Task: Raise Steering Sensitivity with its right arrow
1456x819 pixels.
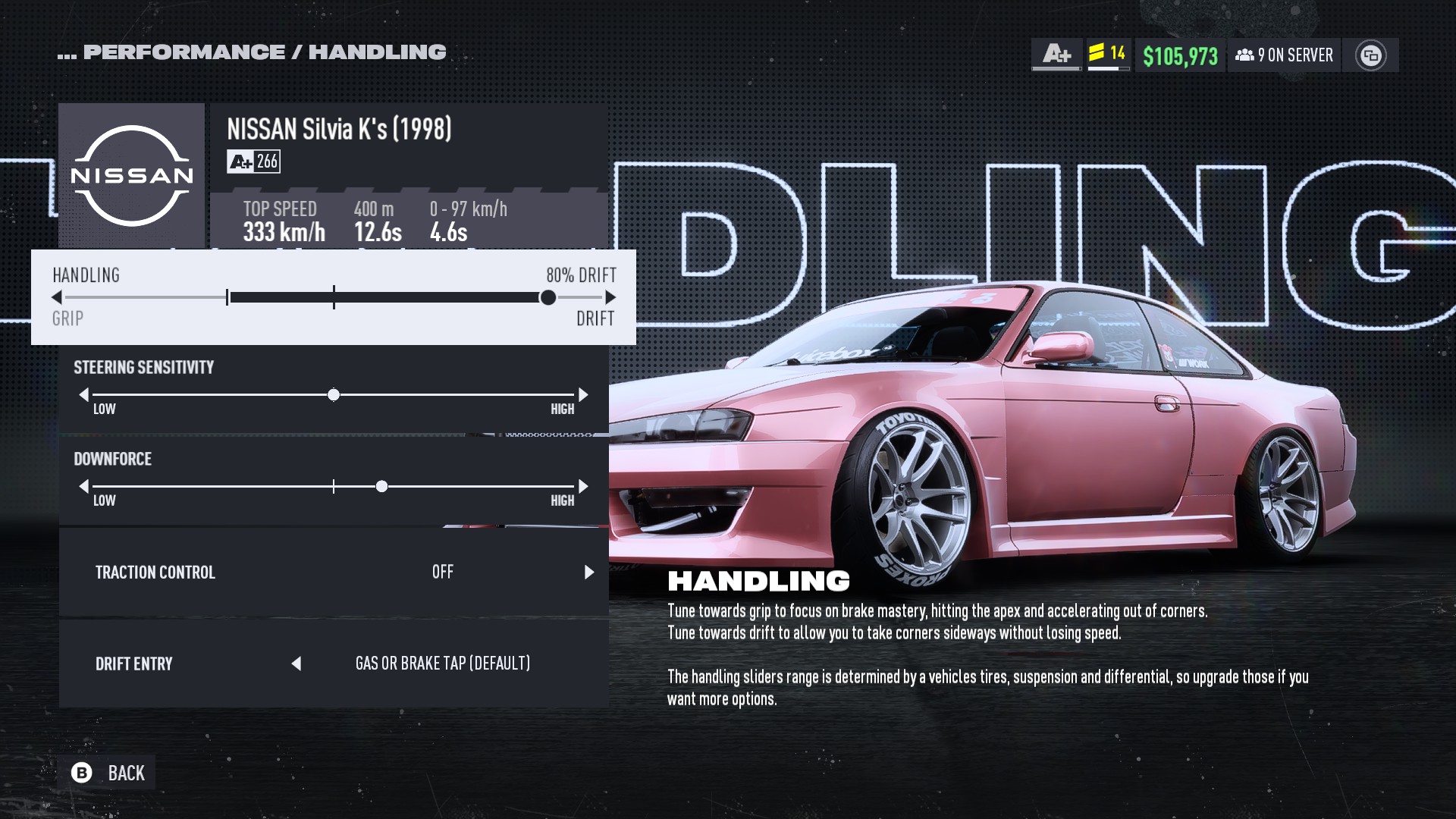Action: (x=583, y=394)
